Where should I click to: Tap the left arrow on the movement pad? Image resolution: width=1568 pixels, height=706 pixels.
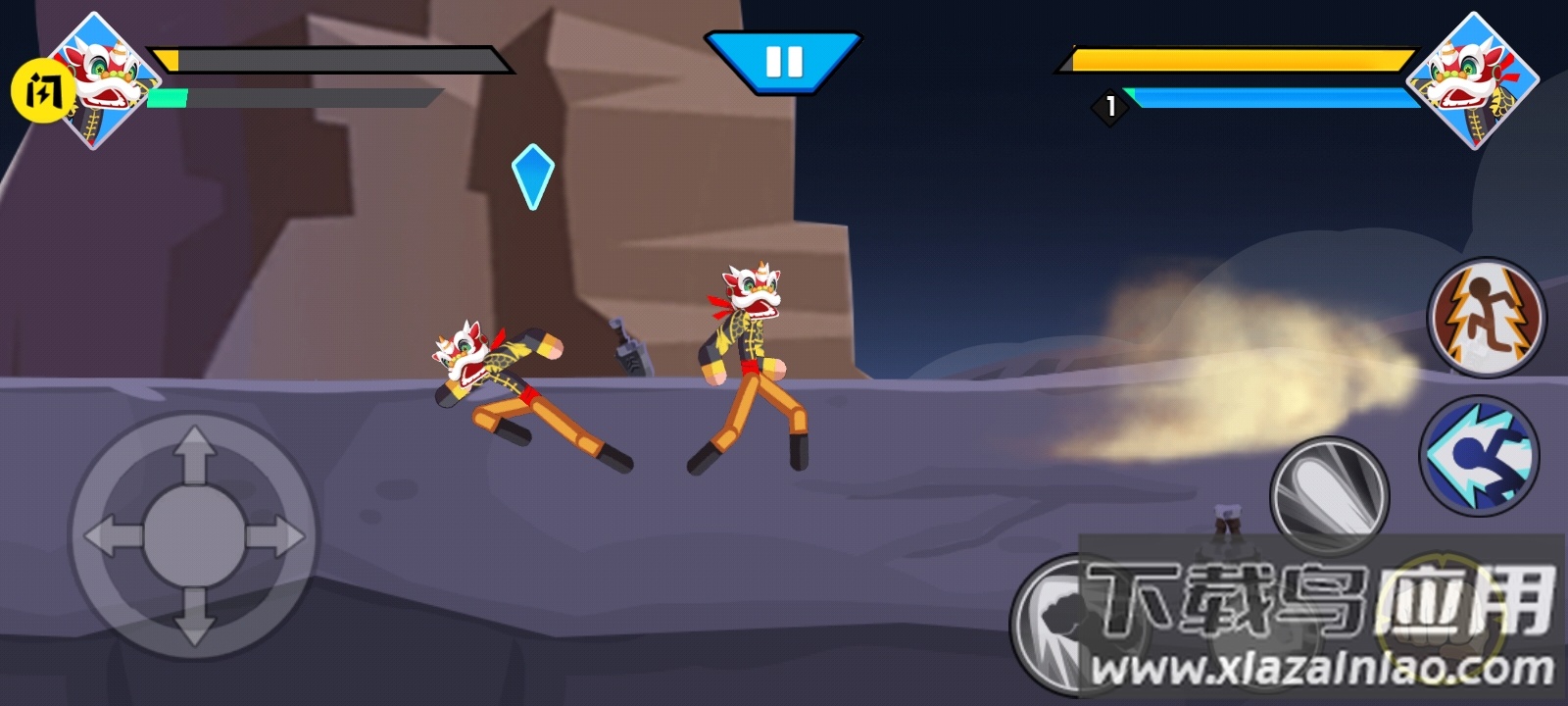pos(113,537)
